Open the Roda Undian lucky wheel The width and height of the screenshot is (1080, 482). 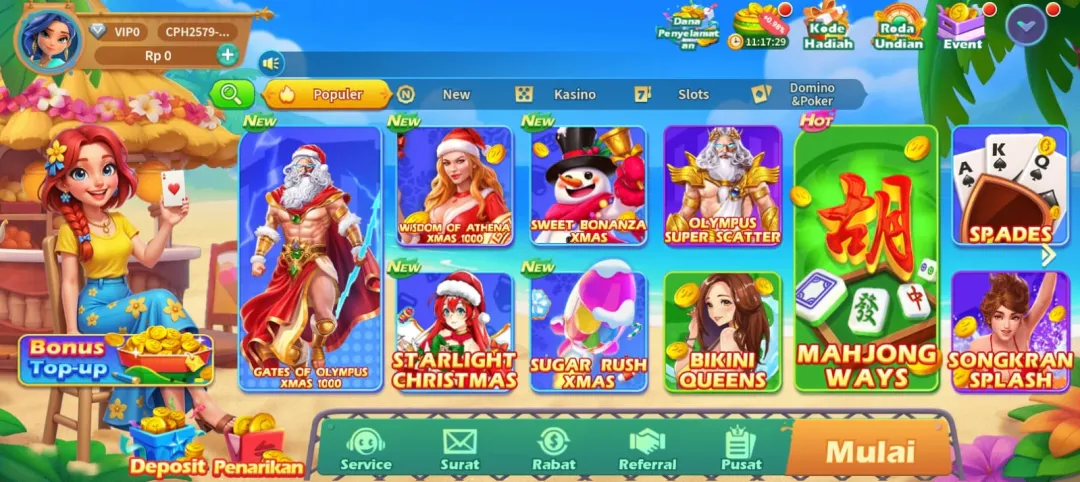pos(897,27)
